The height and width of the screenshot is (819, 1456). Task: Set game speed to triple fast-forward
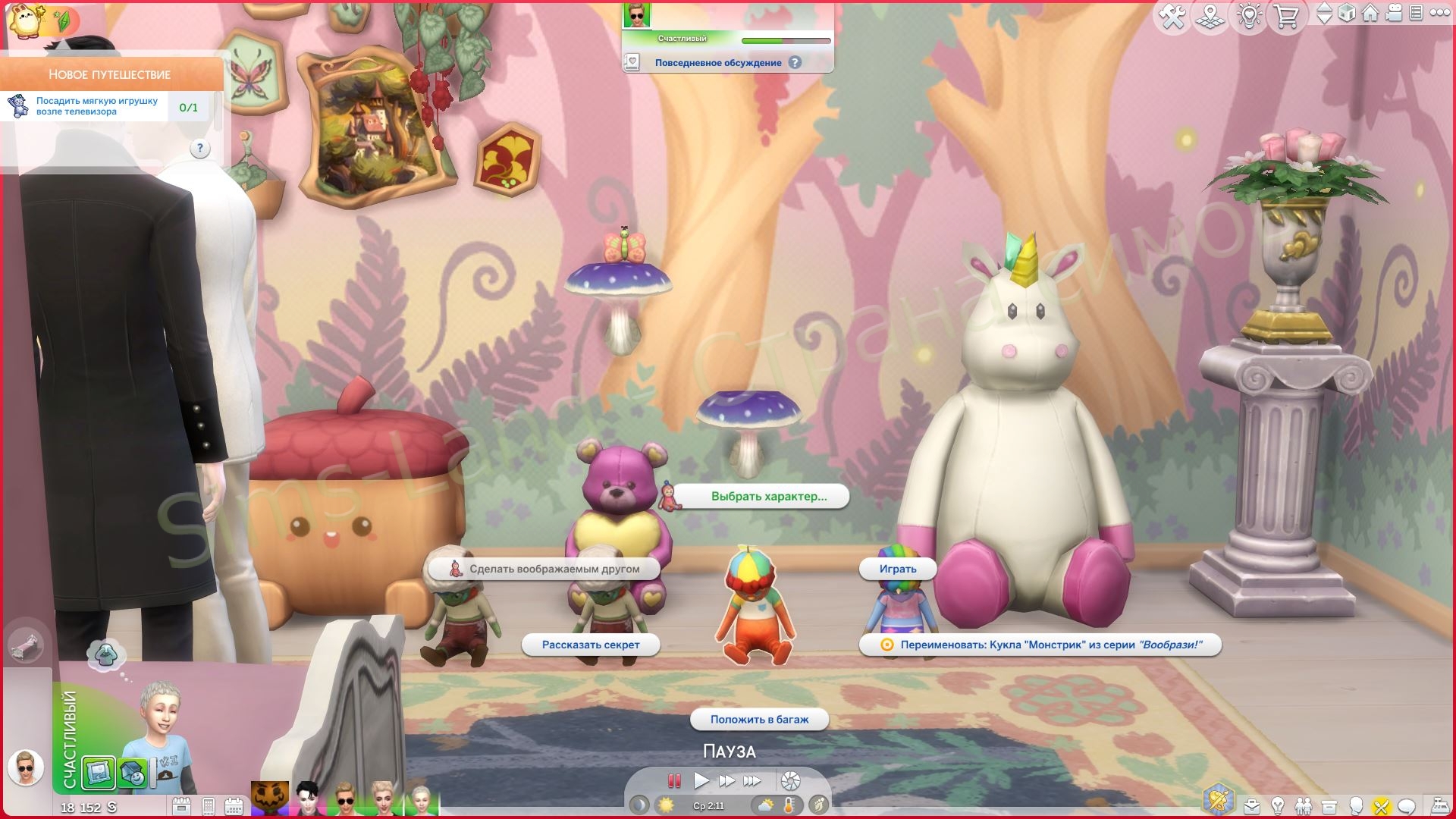[x=752, y=780]
